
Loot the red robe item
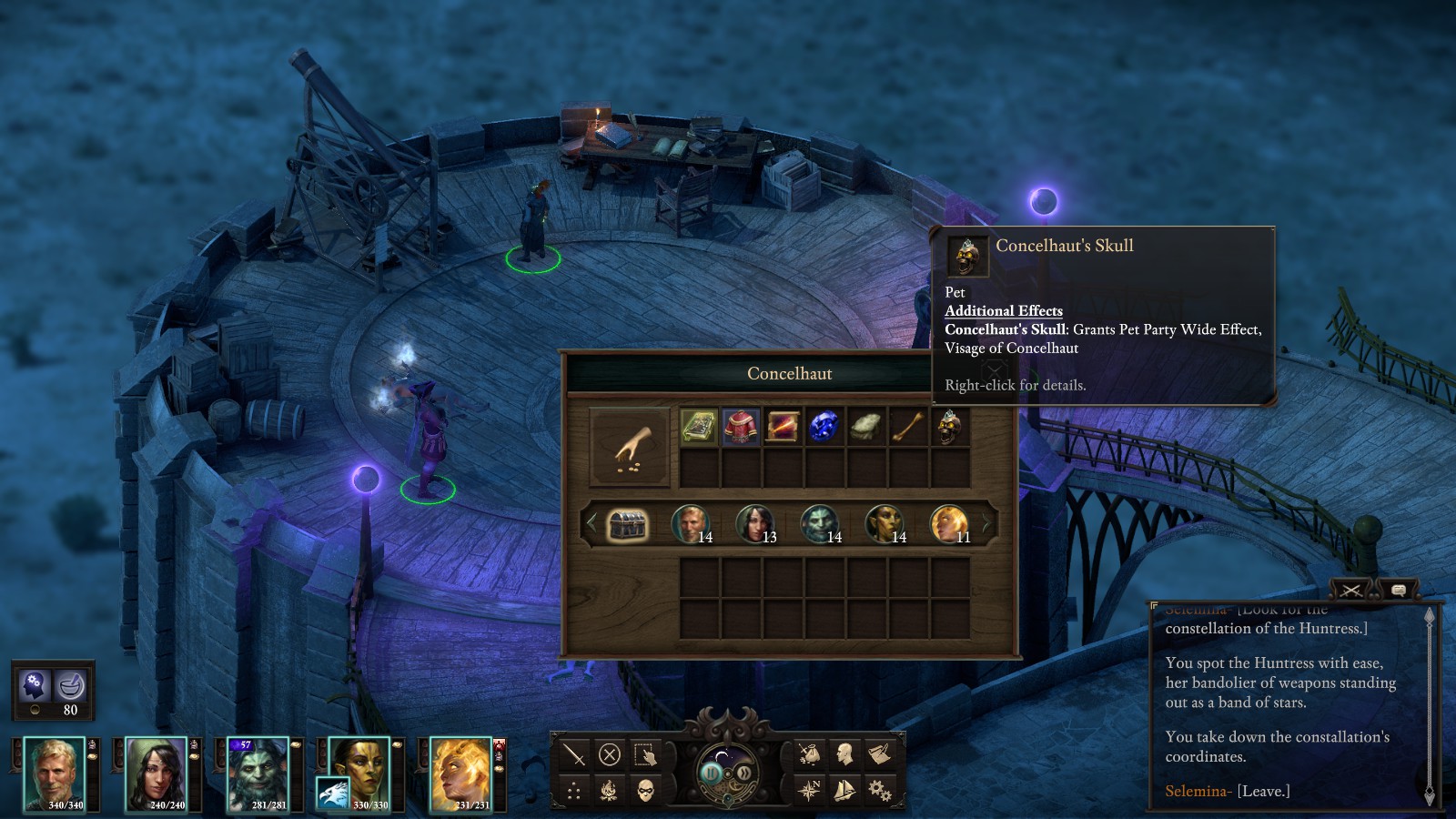point(741,427)
